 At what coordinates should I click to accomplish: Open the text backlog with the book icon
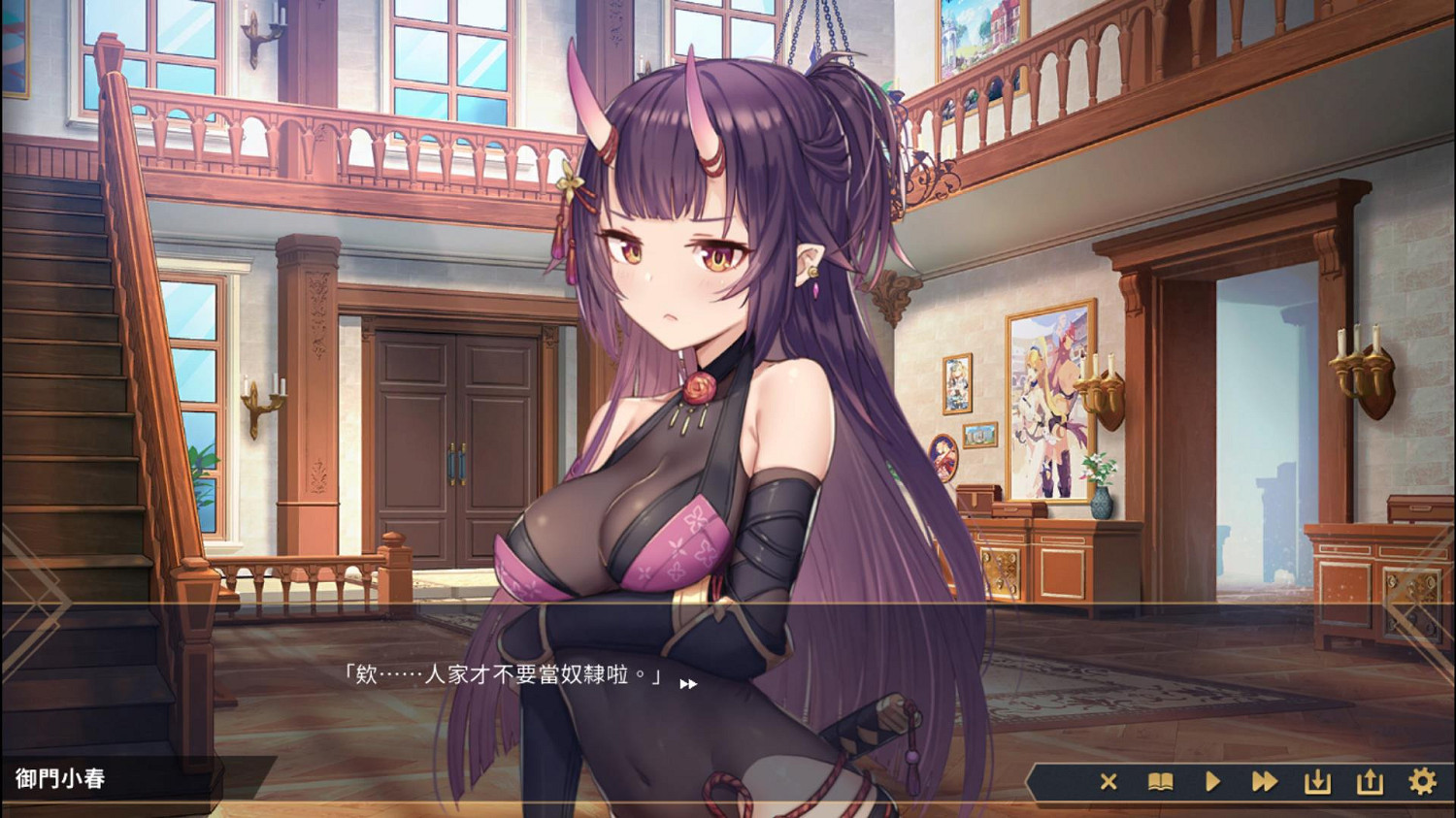click(1161, 781)
